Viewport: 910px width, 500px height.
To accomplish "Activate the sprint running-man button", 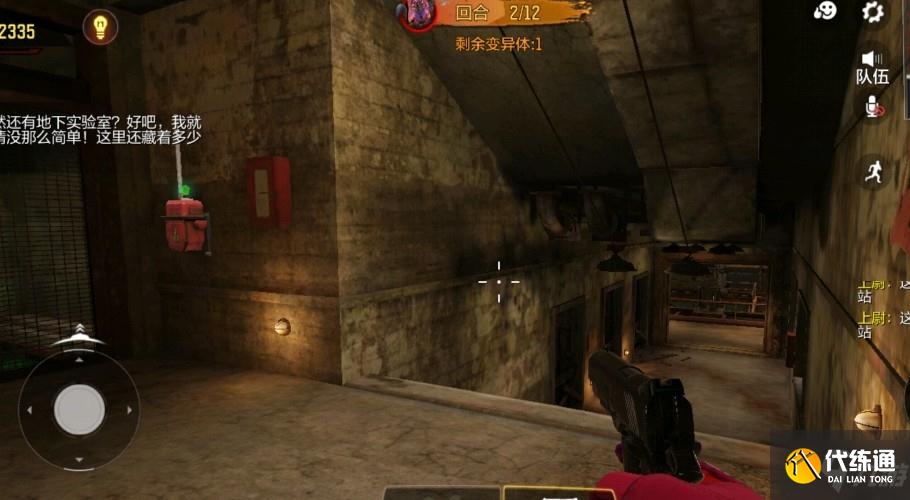I will coord(873,171).
